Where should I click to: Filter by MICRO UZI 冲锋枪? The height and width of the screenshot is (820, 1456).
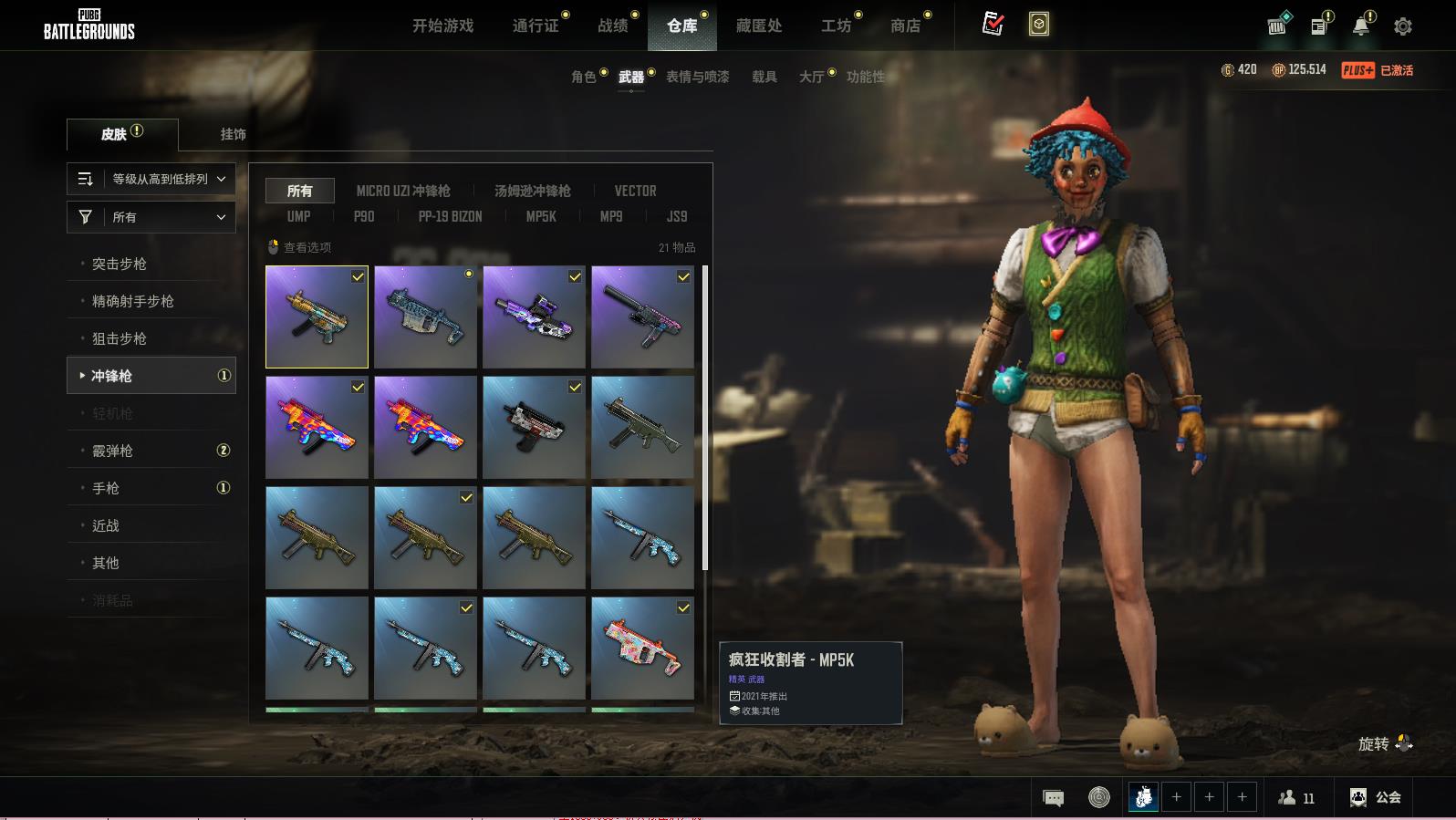(403, 191)
